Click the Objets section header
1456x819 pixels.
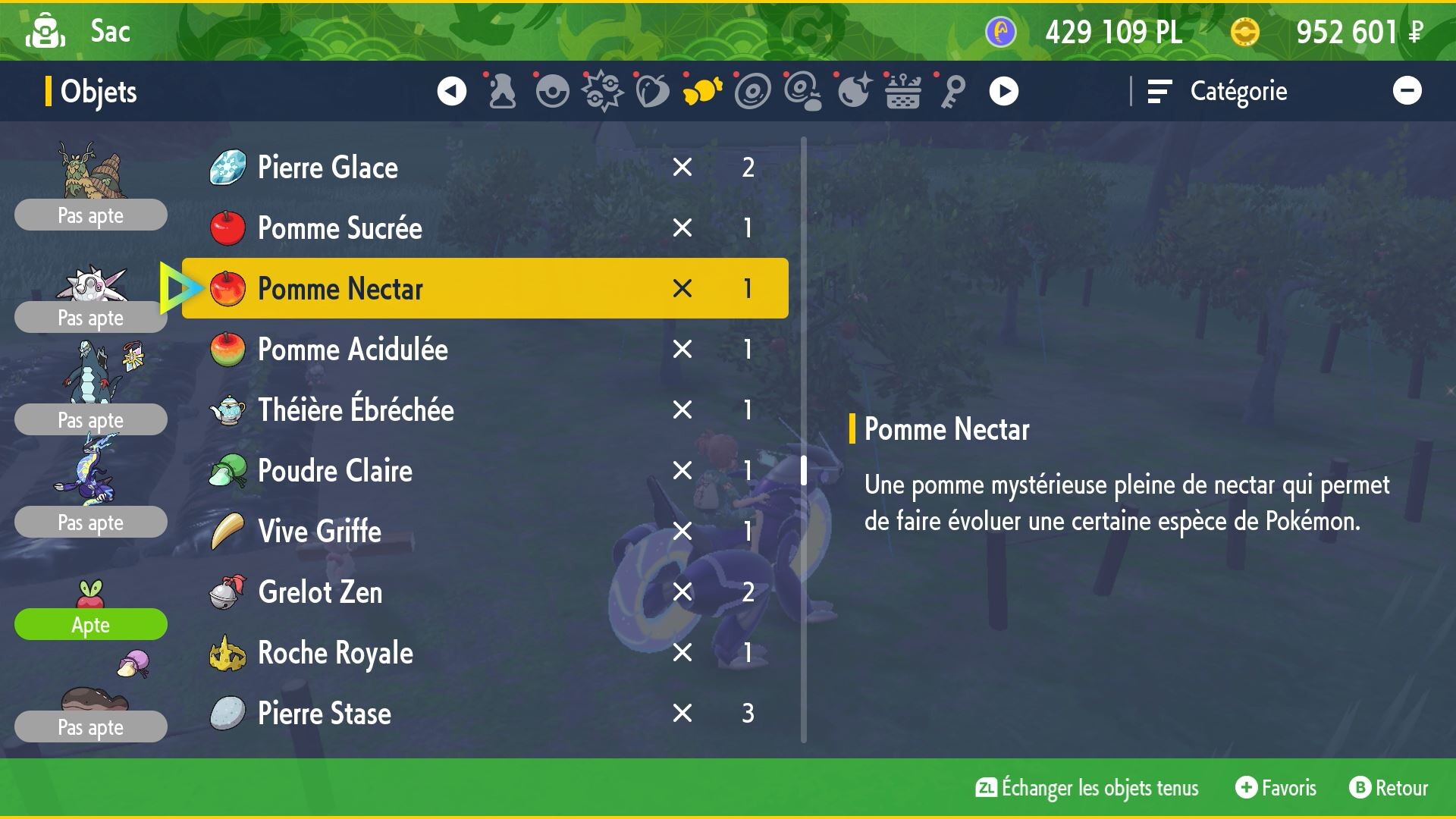tap(99, 91)
